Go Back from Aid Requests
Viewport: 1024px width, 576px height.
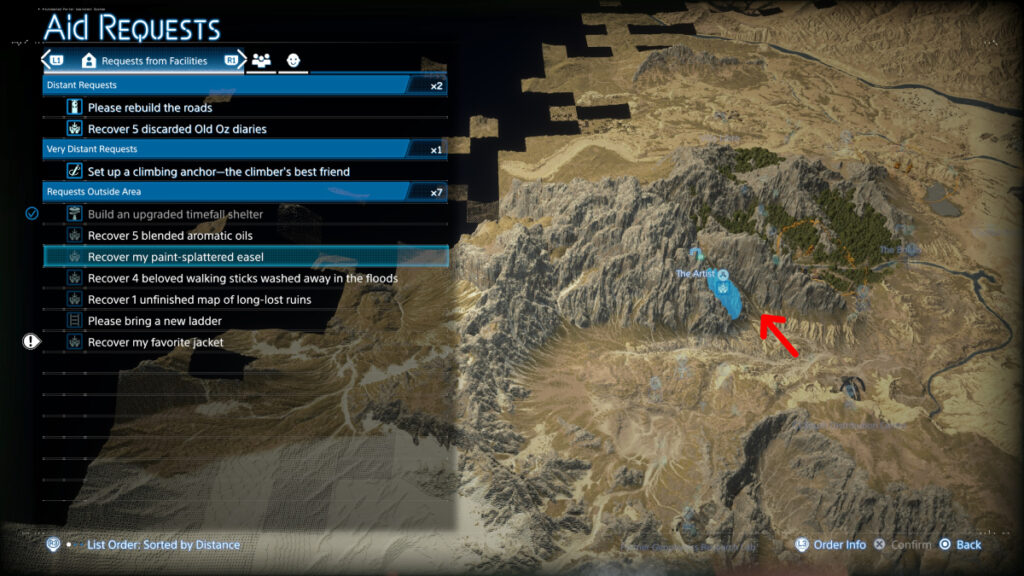click(968, 545)
